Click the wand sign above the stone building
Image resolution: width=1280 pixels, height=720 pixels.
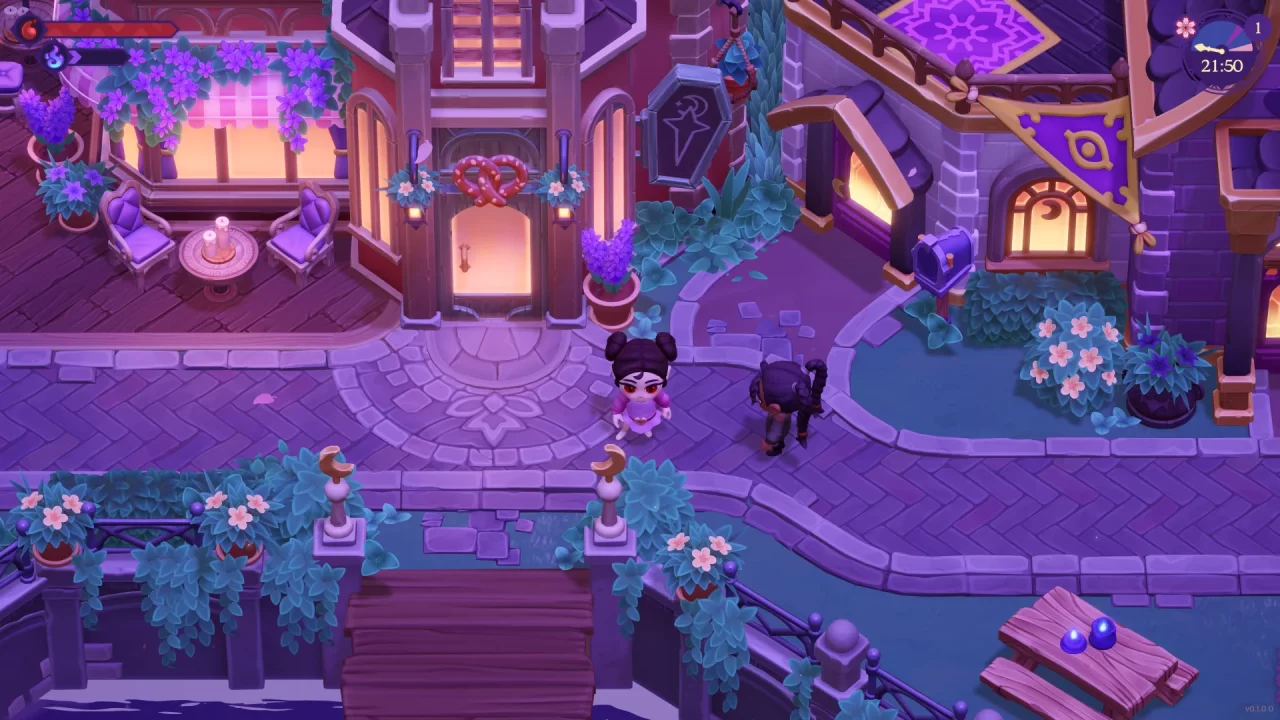click(x=688, y=124)
